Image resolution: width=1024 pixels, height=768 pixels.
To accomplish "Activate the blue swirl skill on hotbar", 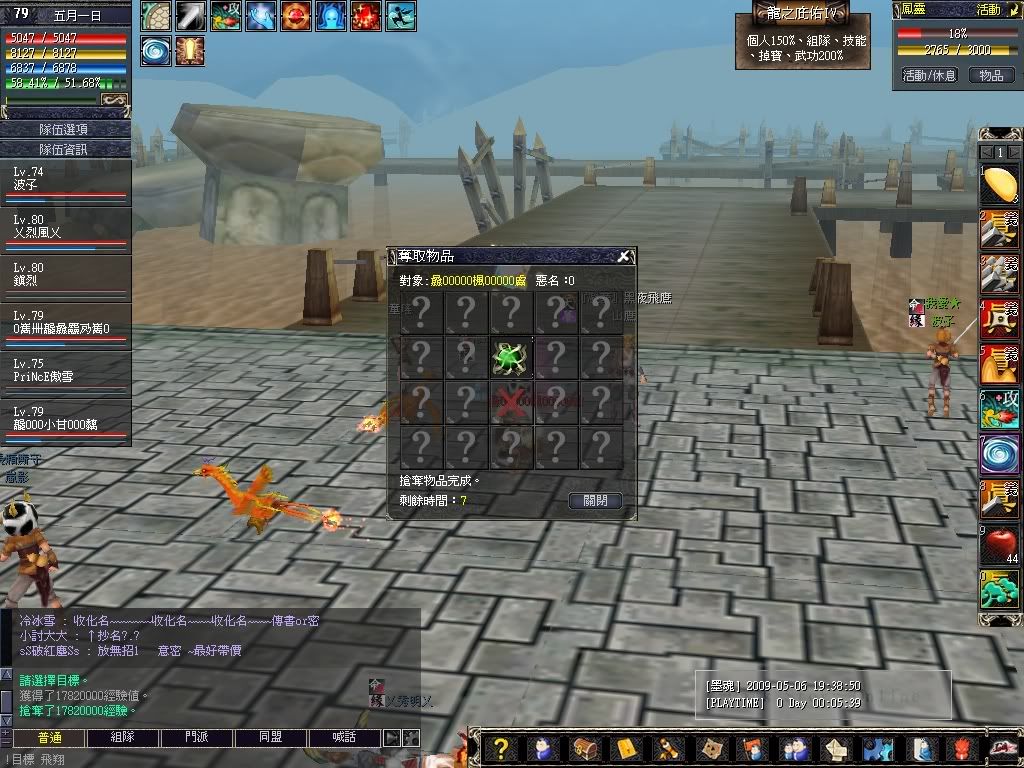I will coord(999,453).
